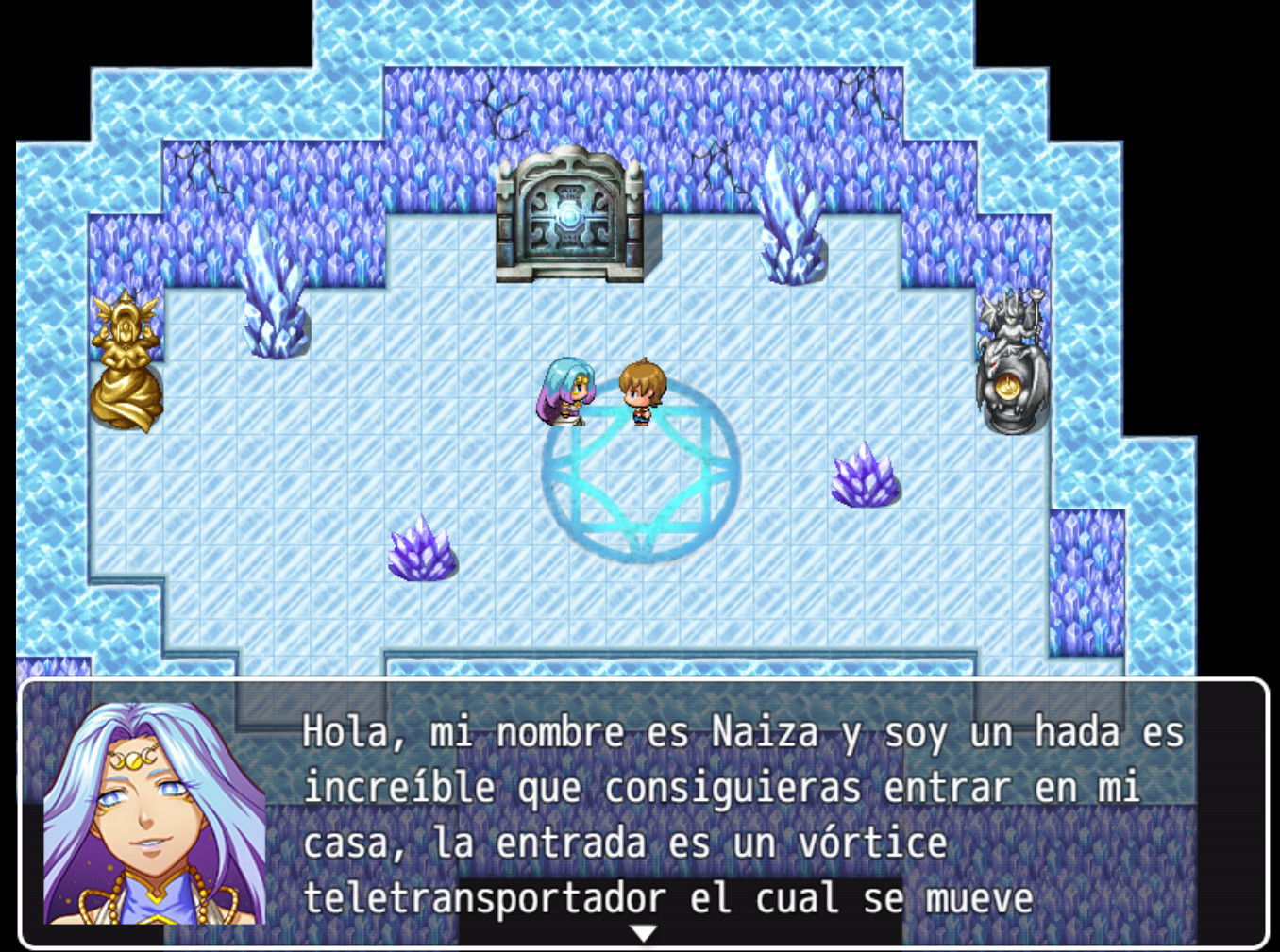Click the stone door at the top
The image size is (1280, 952).
(x=567, y=217)
